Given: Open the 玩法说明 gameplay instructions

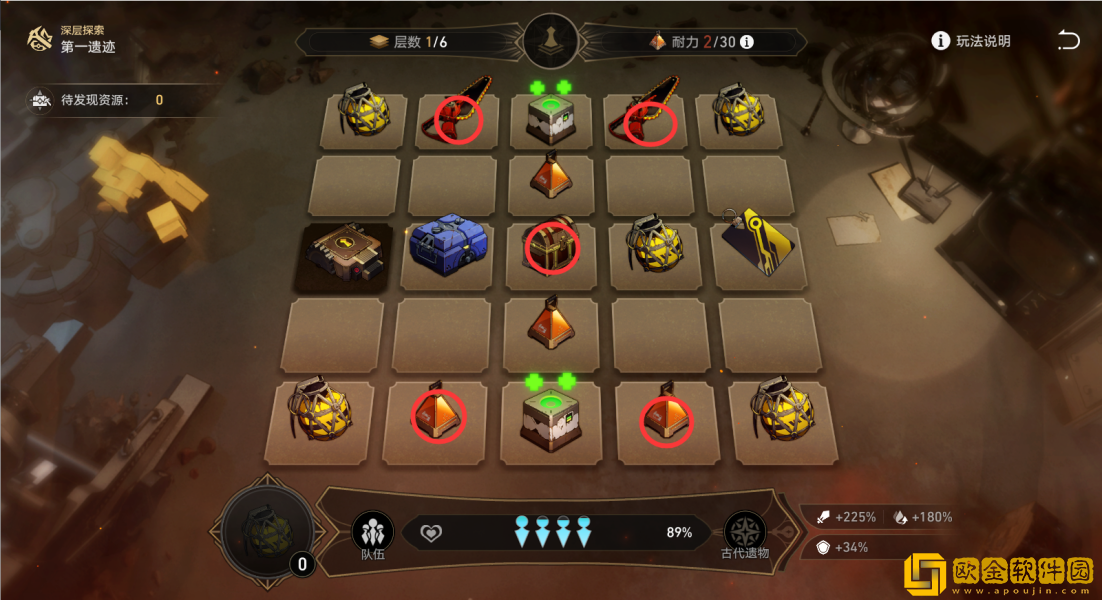Looking at the screenshot, I should point(971,41).
